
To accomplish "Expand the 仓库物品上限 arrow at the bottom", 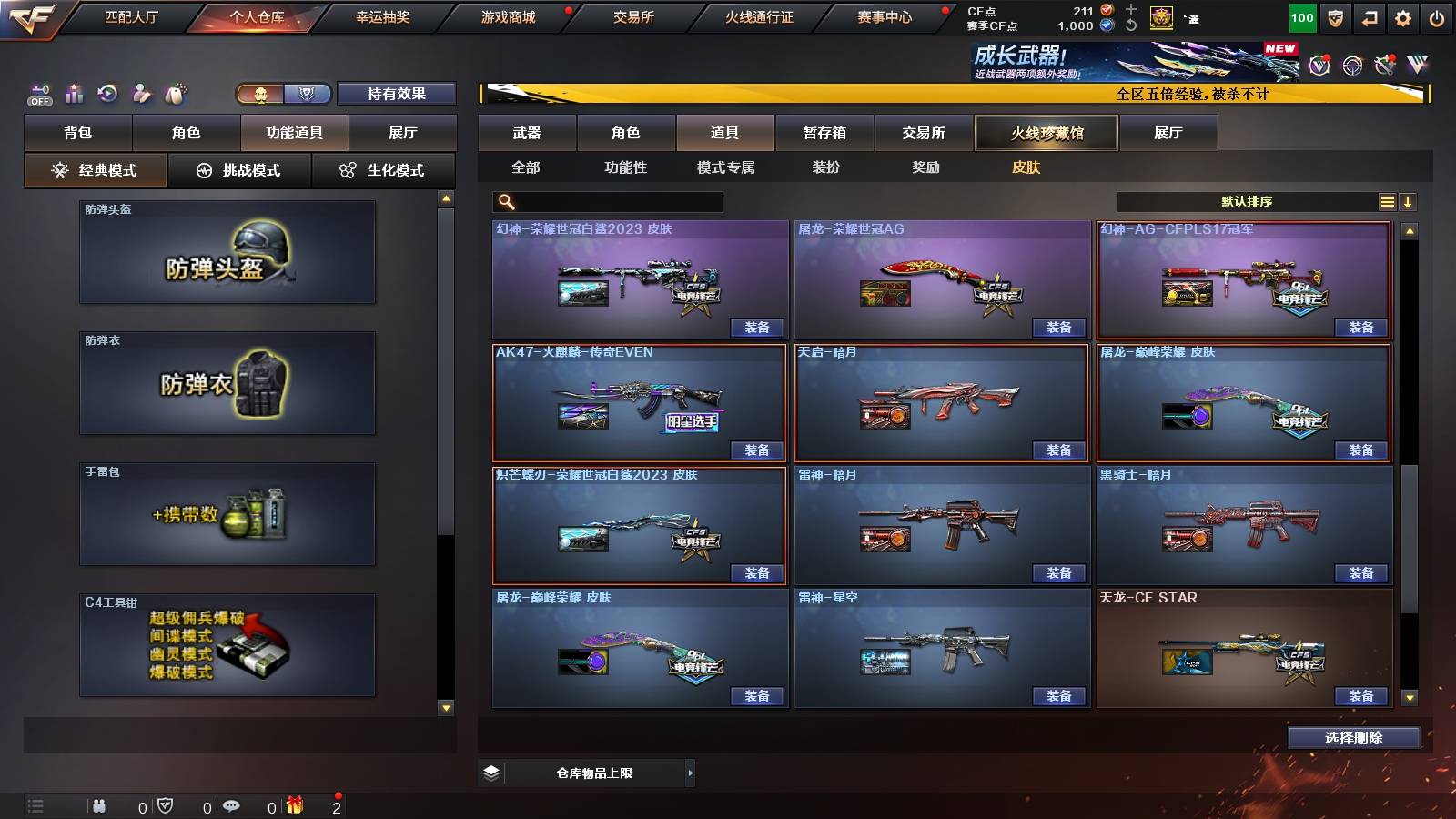I will pos(690,773).
